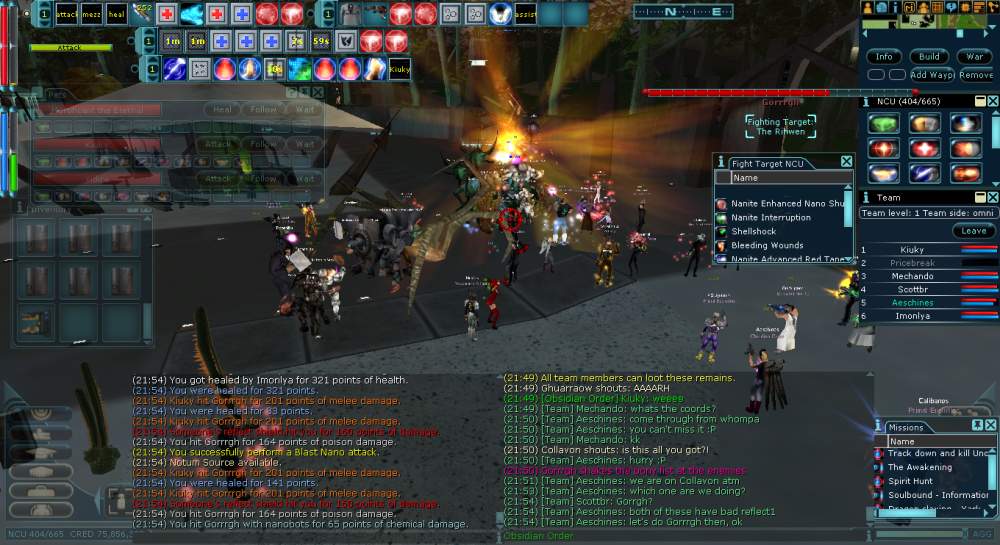The width and height of the screenshot is (1000, 545).
Task: Select team member Imonlya
Action: pyautogui.click(x=912, y=316)
